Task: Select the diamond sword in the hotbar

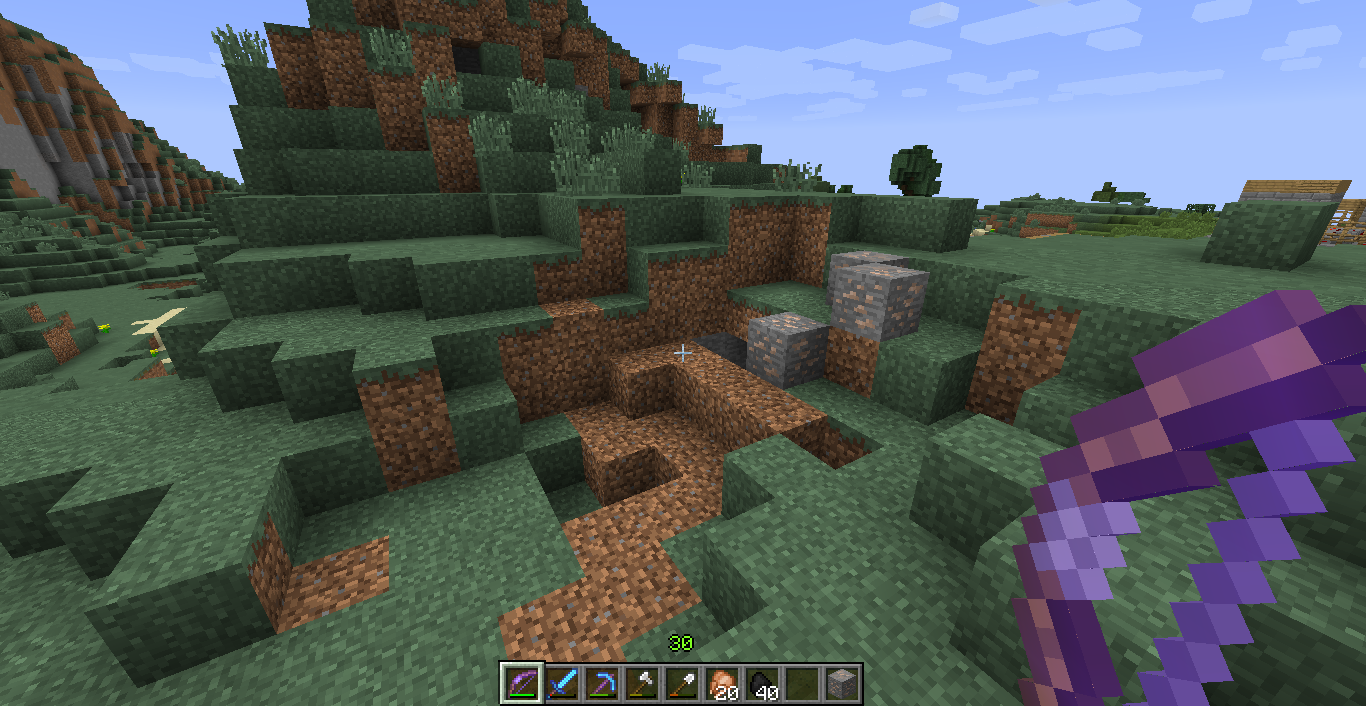Action: point(561,684)
